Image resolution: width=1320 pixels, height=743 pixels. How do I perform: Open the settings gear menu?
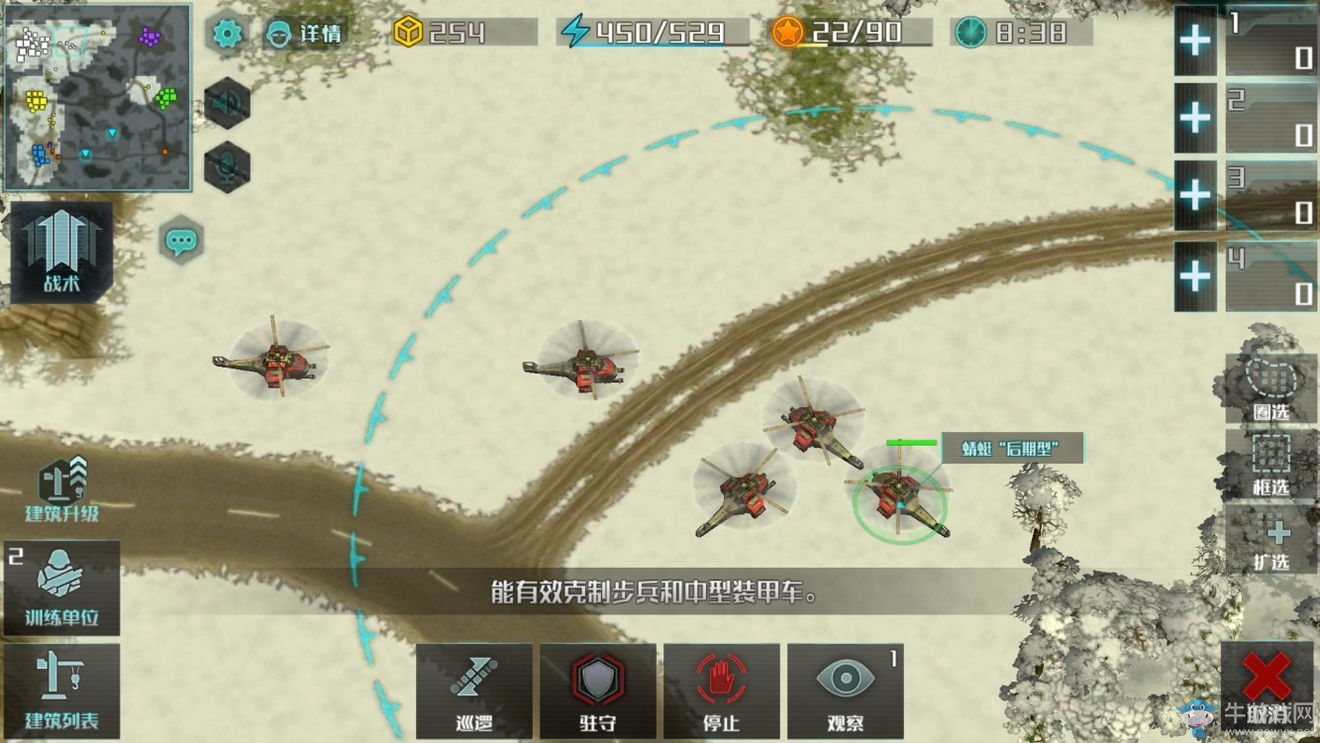click(227, 33)
